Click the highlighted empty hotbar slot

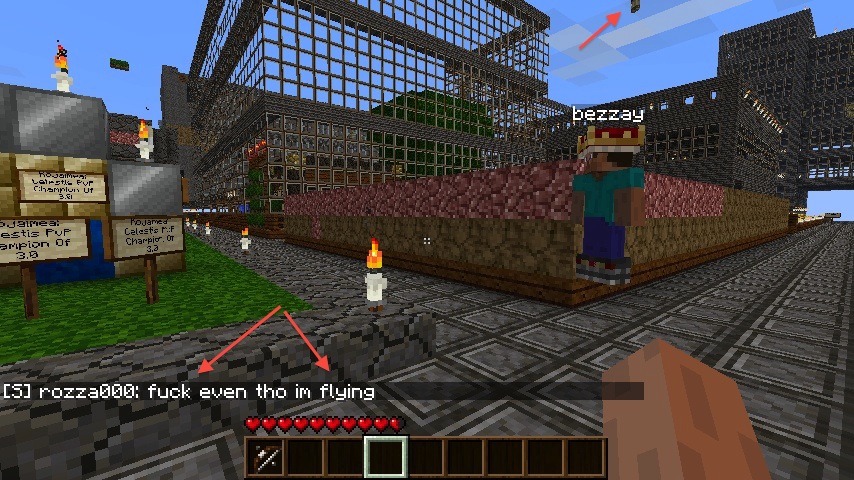tap(385, 458)
